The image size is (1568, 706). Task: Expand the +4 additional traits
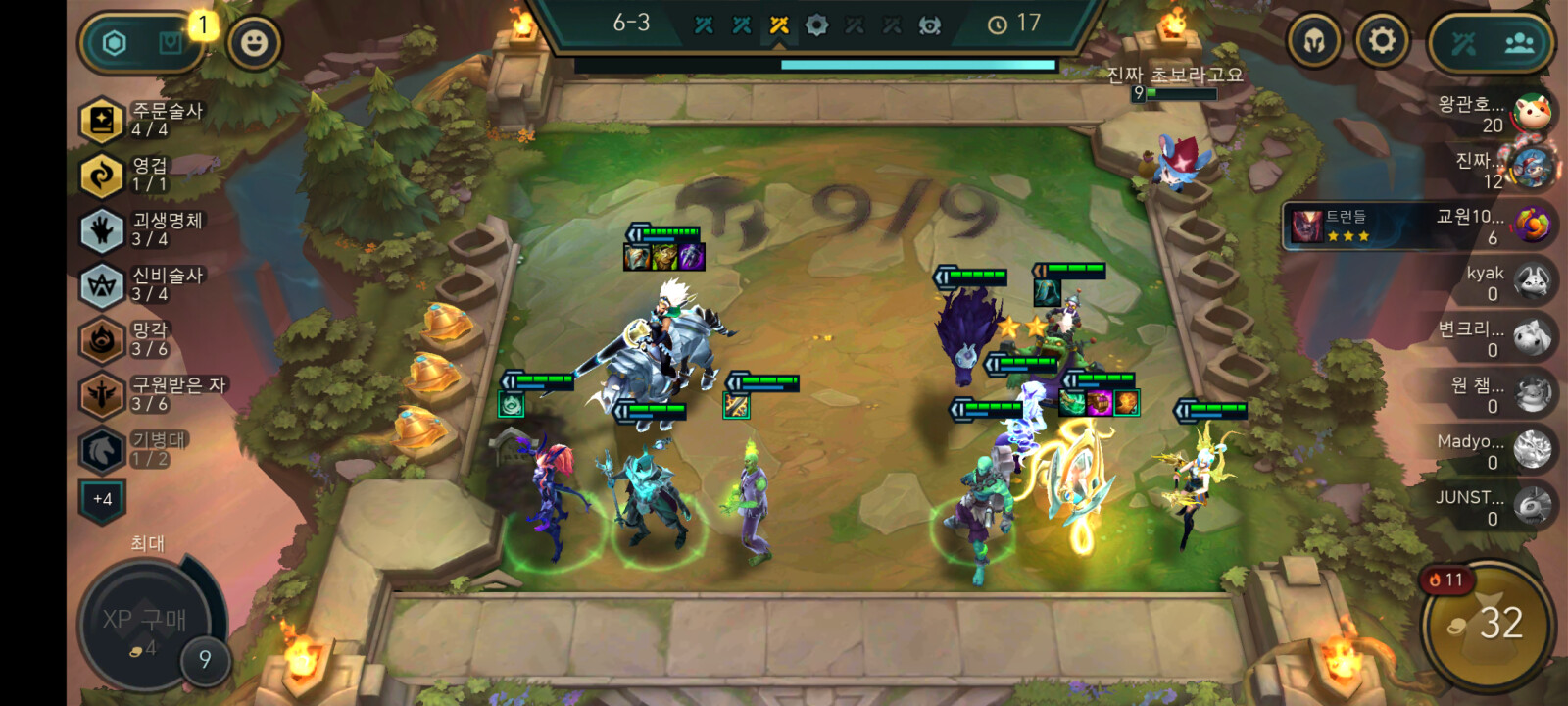(x=102, y=499)
